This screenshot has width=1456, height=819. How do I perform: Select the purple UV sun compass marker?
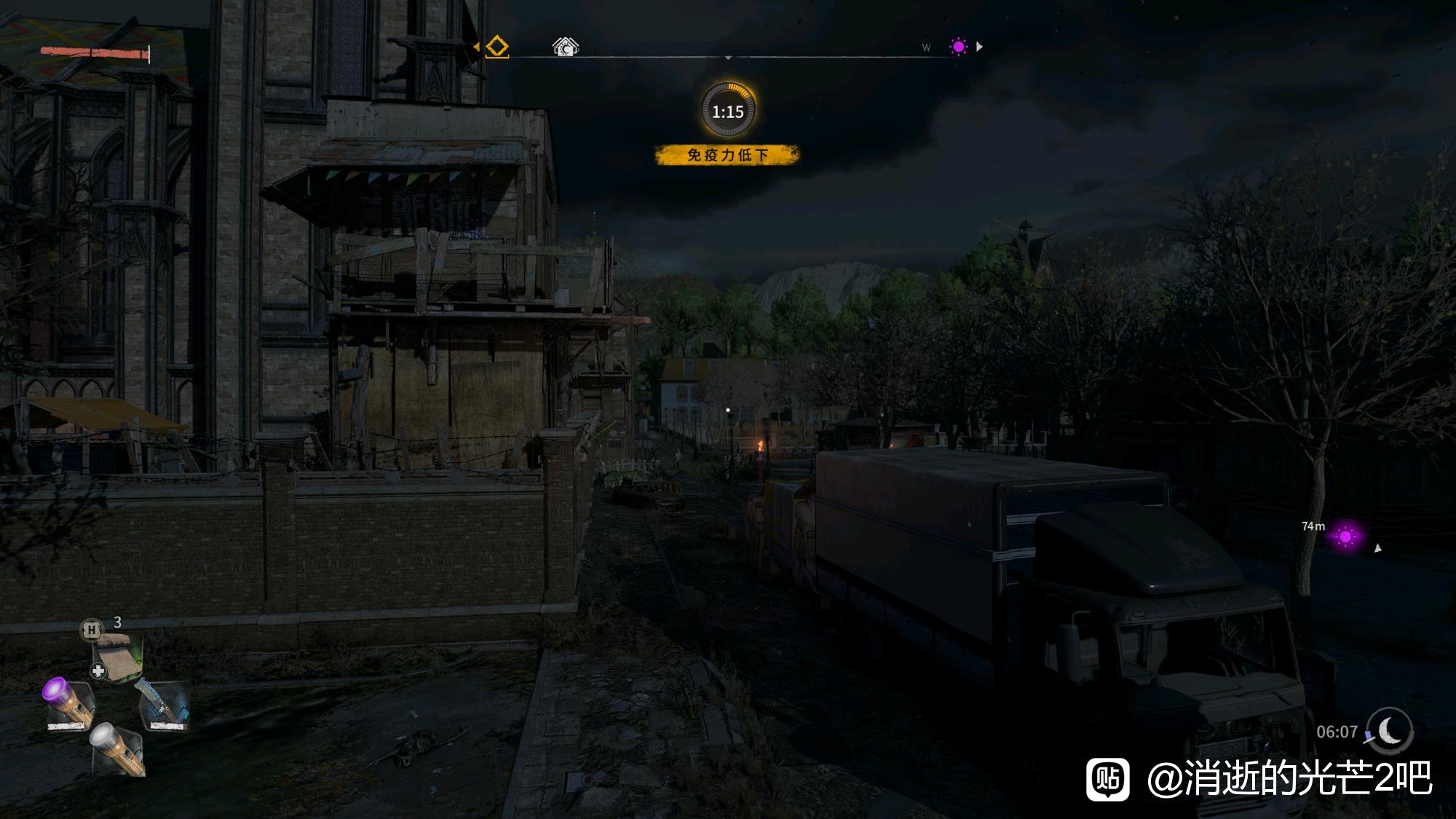click(958, 47)
